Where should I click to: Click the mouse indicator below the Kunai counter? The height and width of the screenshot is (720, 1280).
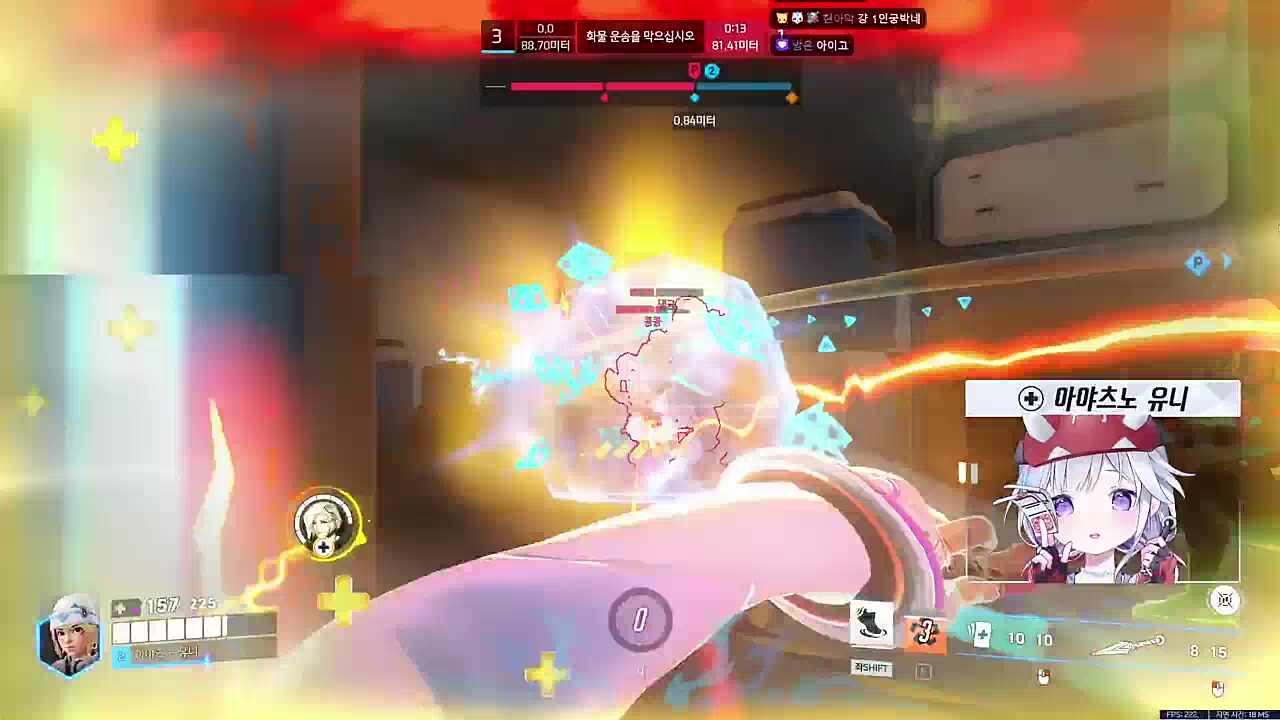pos(1216,686)
